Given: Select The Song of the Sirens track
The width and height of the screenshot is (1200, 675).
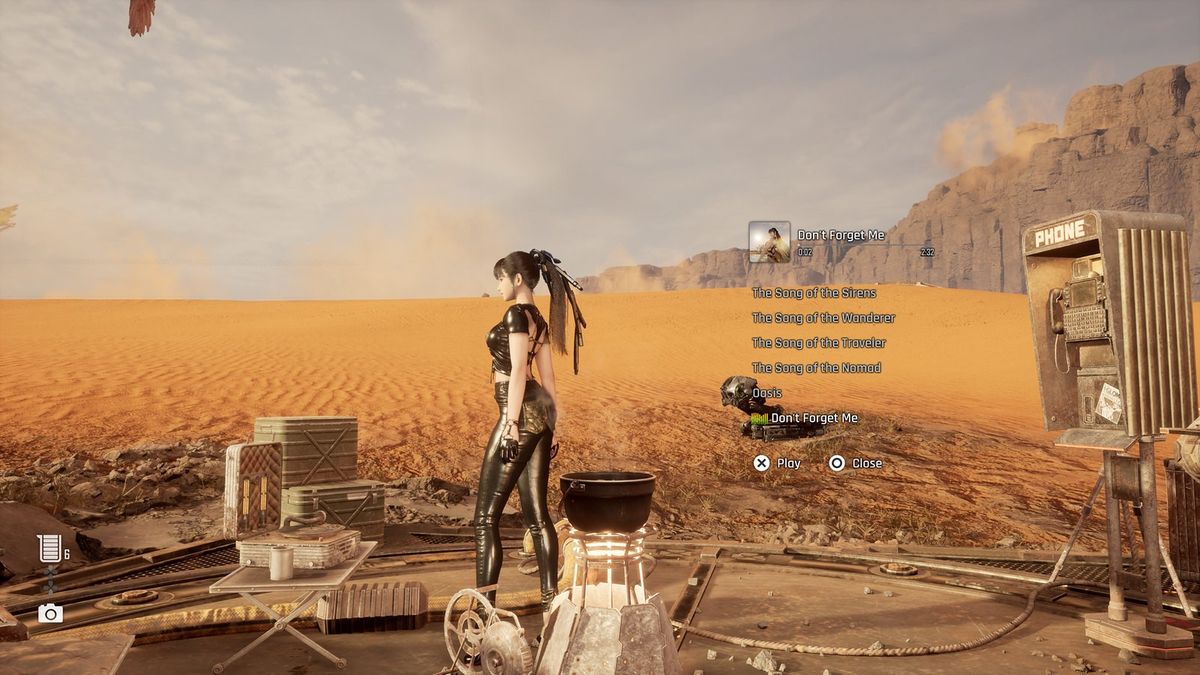Looking at the screenshot, I should pos(814,293).
